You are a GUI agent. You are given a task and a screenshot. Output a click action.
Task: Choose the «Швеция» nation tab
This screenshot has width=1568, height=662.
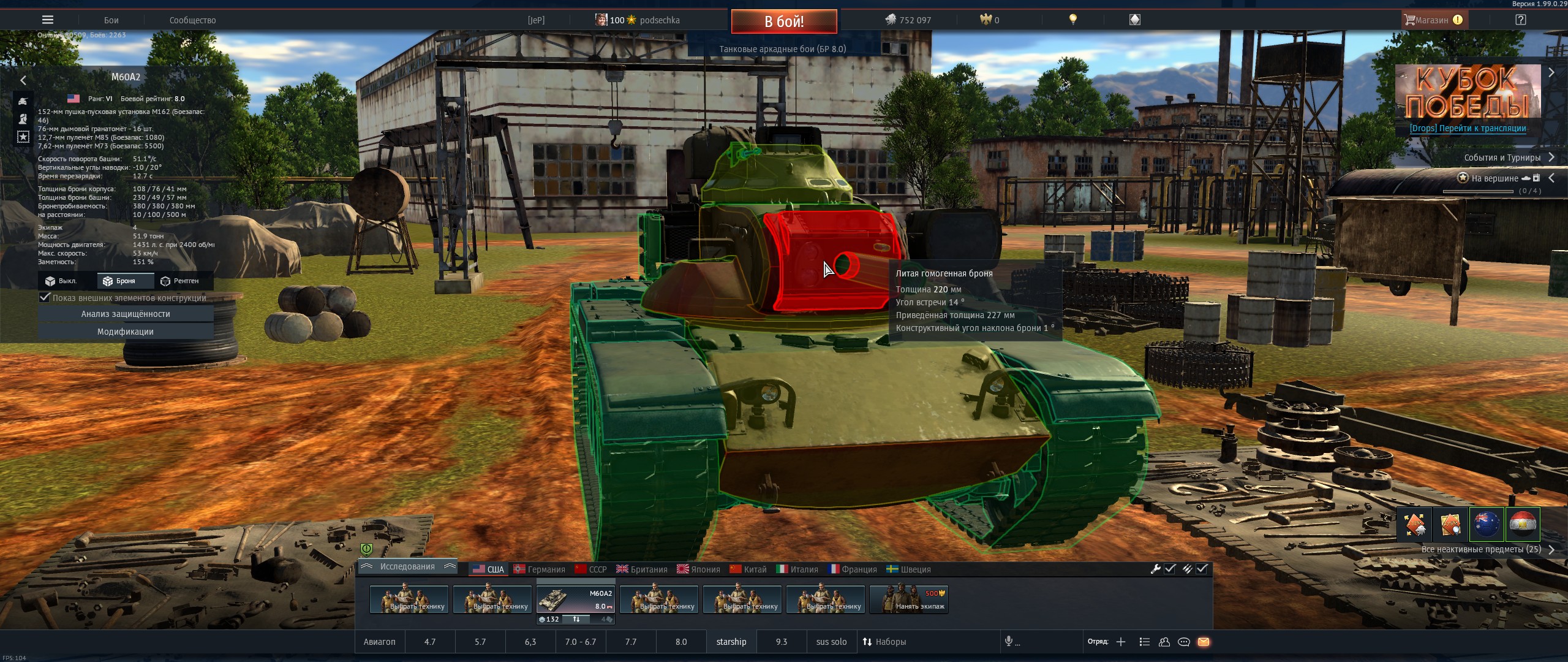coord(909,569)
